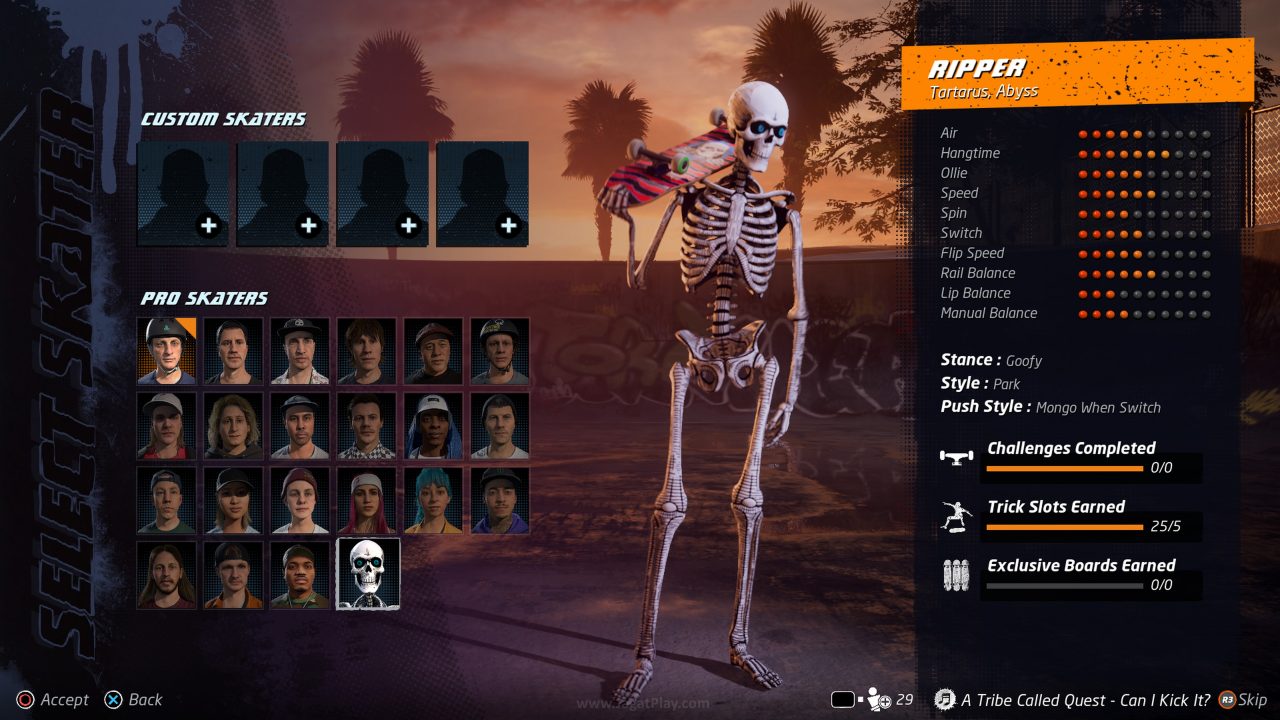Select the skater in the orange jacket
Viewport: 1280px width, 720px height.
tap(234, 574)
